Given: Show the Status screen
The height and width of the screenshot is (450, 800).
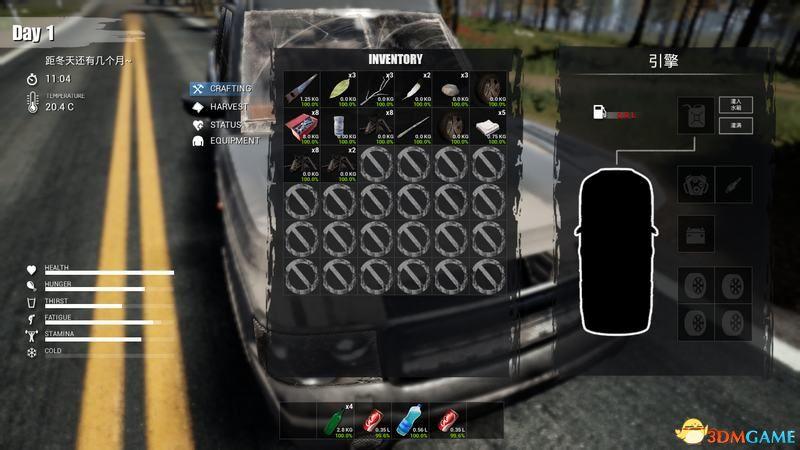Looking at the screenshot, I should 225,124.
